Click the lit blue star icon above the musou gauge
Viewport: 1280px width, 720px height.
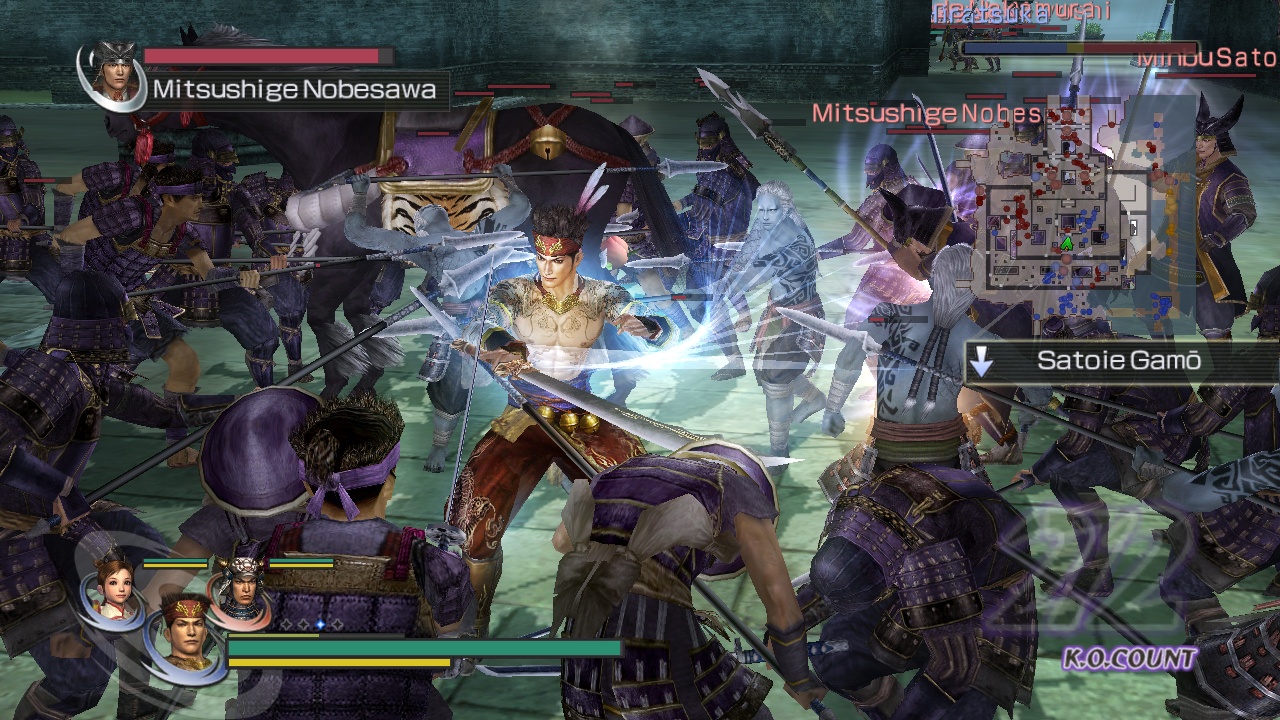[319, 624]
